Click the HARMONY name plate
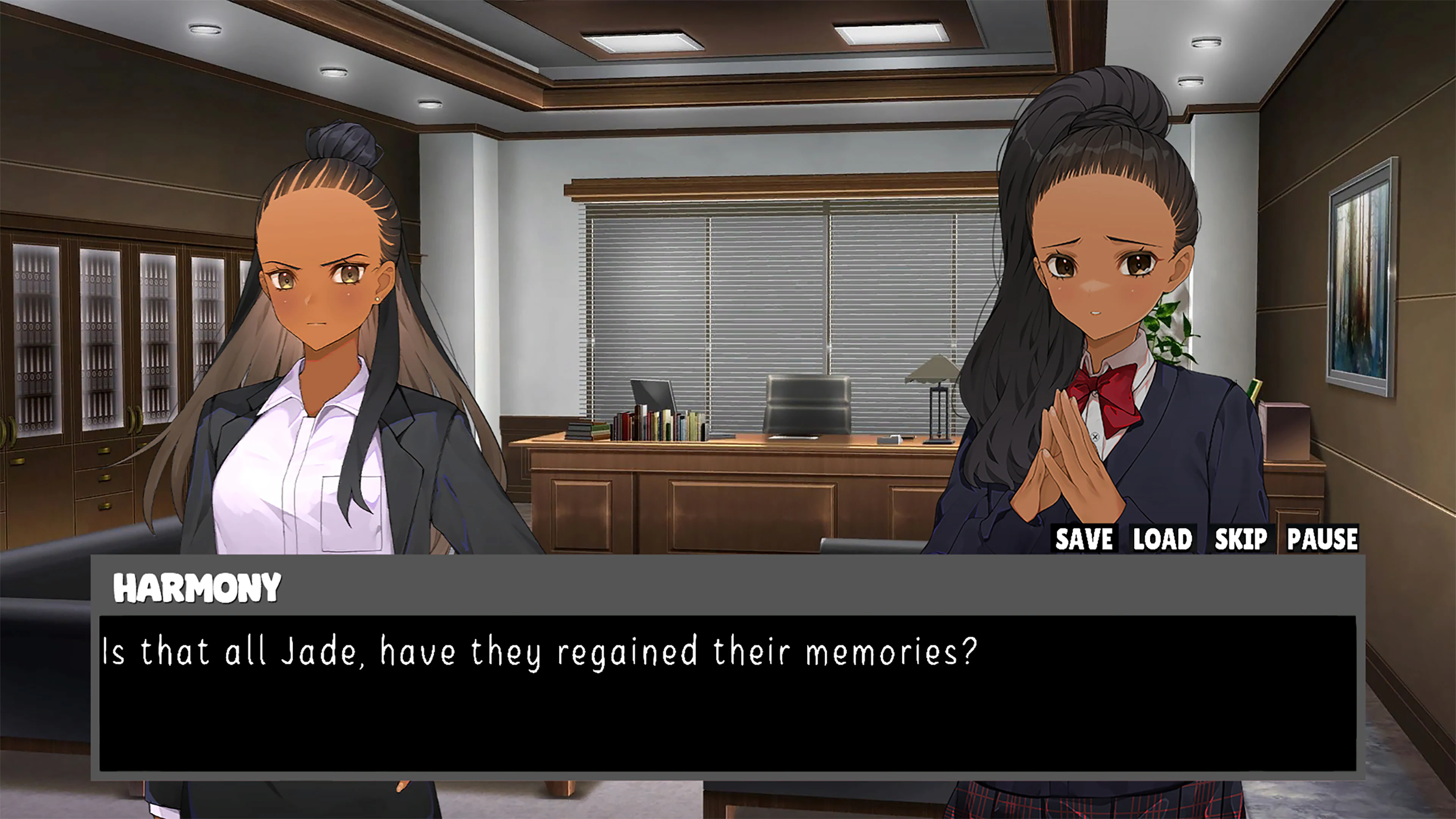 197,588
